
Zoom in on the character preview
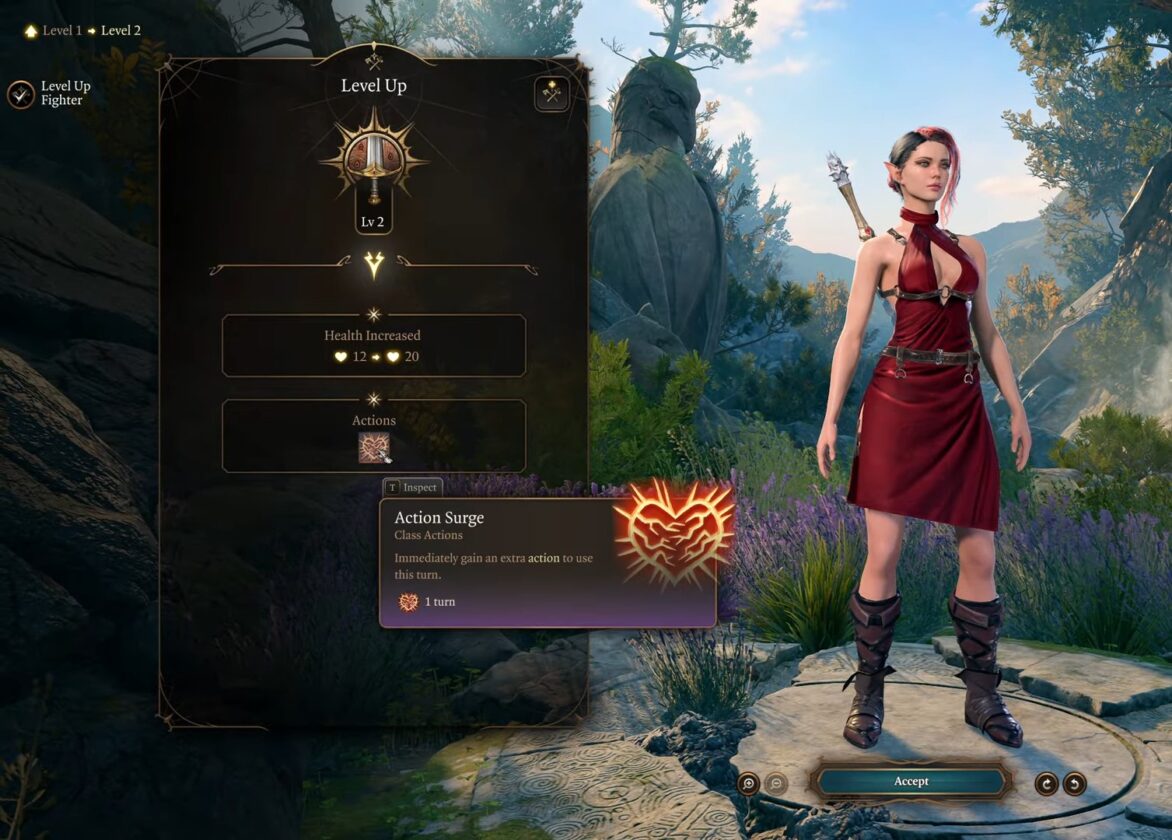[748, 783]
